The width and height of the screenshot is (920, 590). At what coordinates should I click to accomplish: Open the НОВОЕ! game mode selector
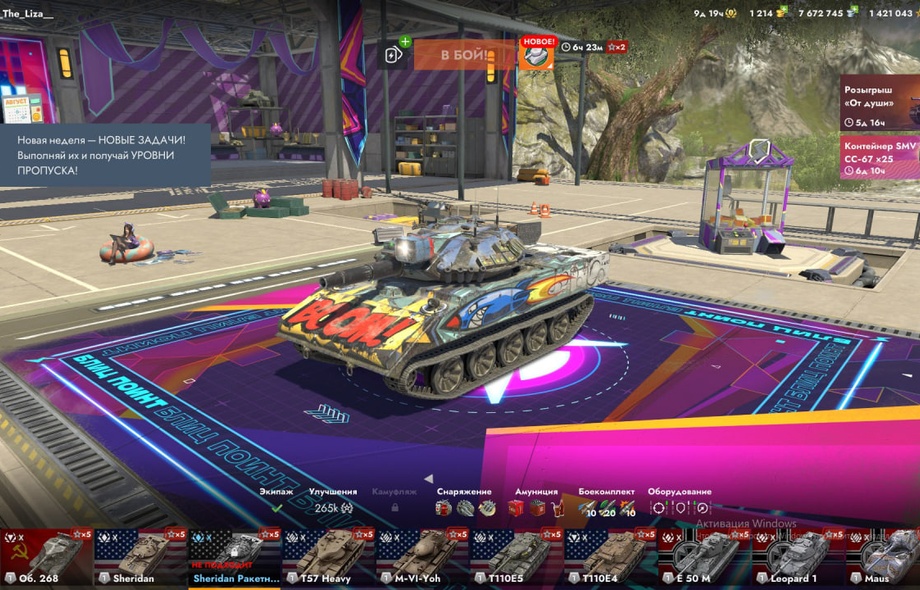[x=536, y=54]
